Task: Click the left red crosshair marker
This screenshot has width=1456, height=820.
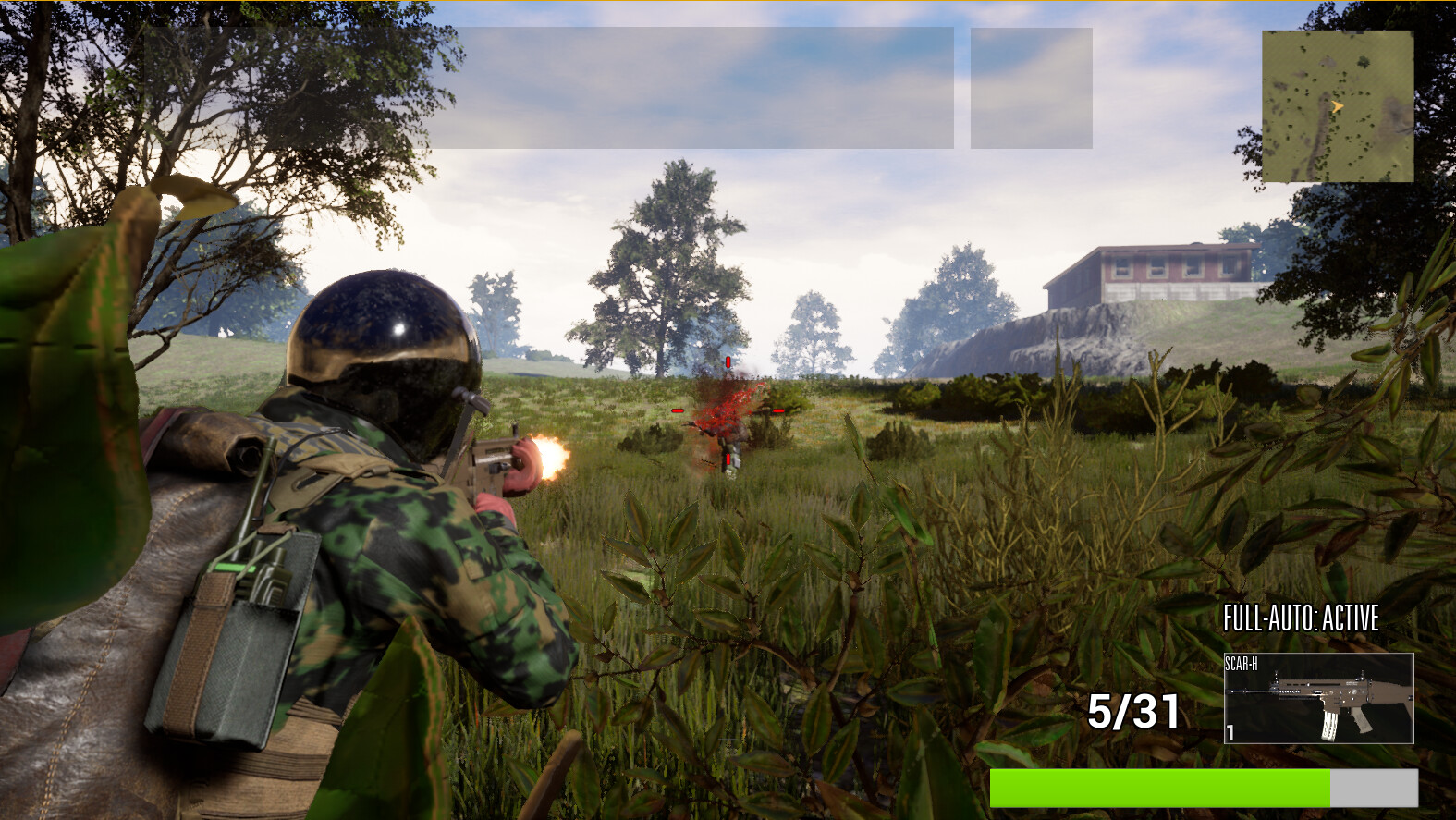Action: tap(678, 410)
